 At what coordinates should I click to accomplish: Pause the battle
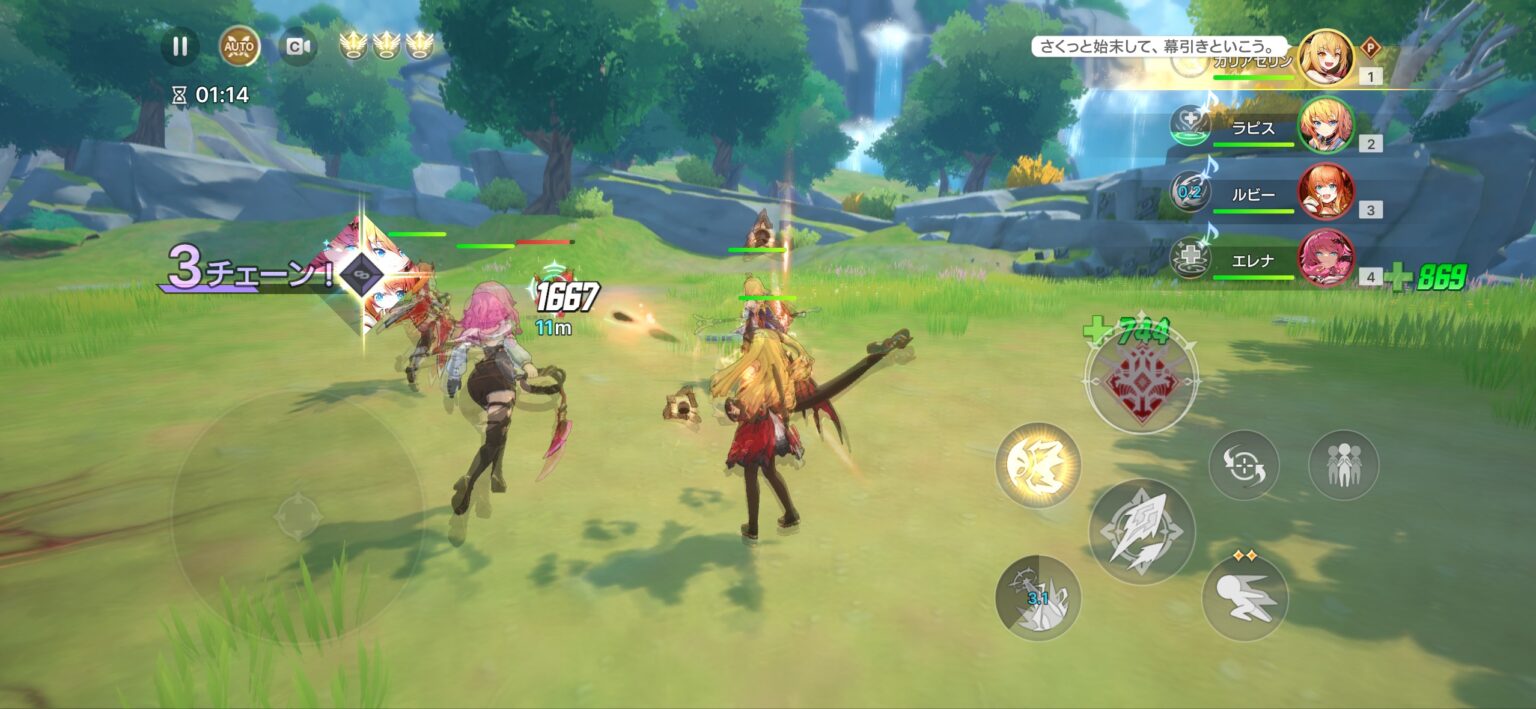click(180, 46)
